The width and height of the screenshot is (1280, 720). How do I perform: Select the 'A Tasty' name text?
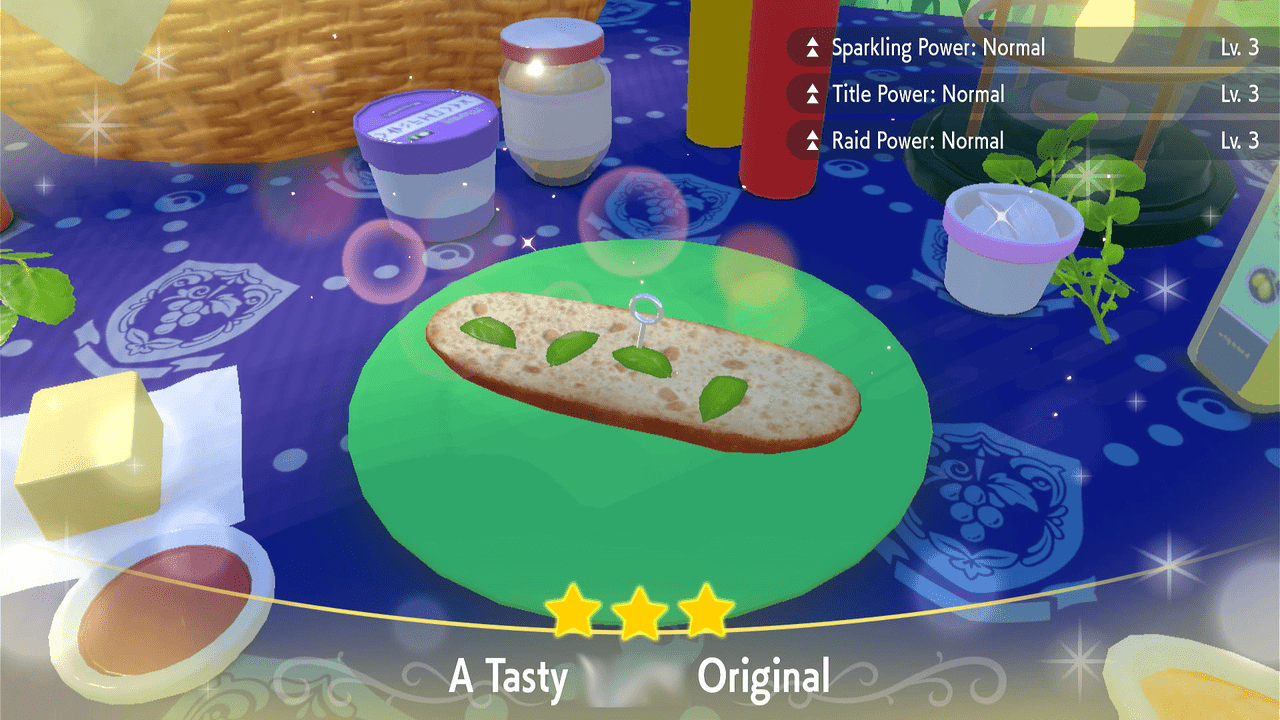(x=508, y=676)
